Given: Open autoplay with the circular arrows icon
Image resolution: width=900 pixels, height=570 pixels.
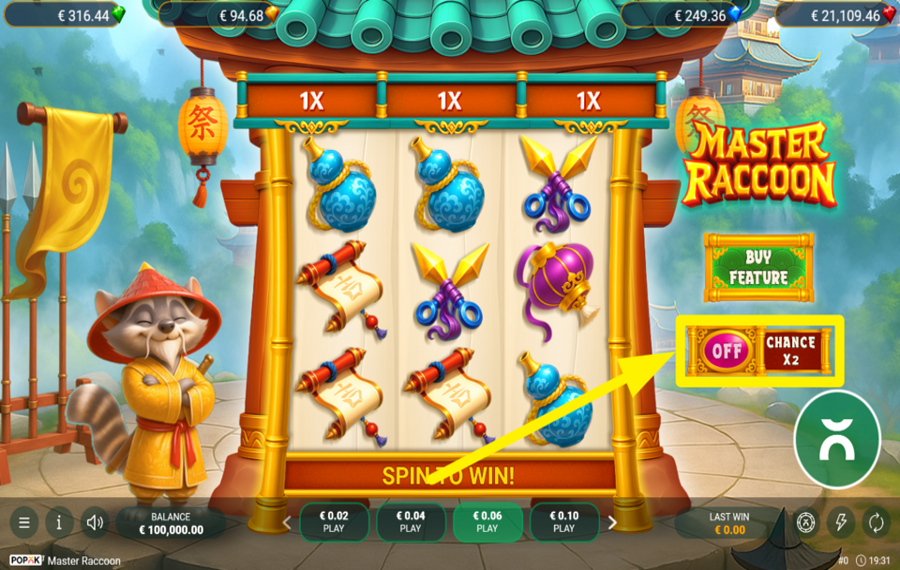Looking at the screenshot, I should pyautogui.click(x=876, y=522).
